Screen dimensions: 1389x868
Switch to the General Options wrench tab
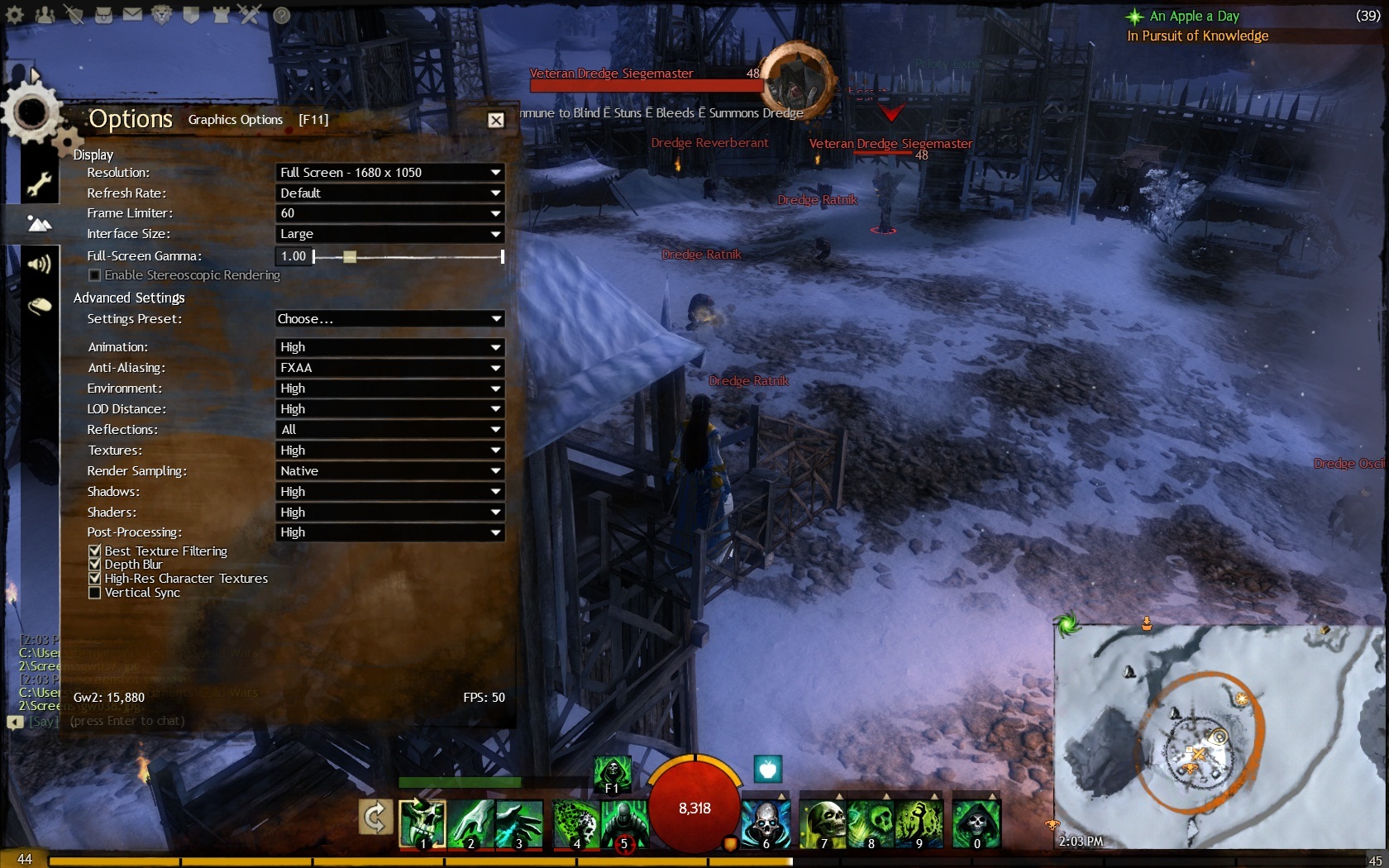pyautogui.click(x=39, y=184)
